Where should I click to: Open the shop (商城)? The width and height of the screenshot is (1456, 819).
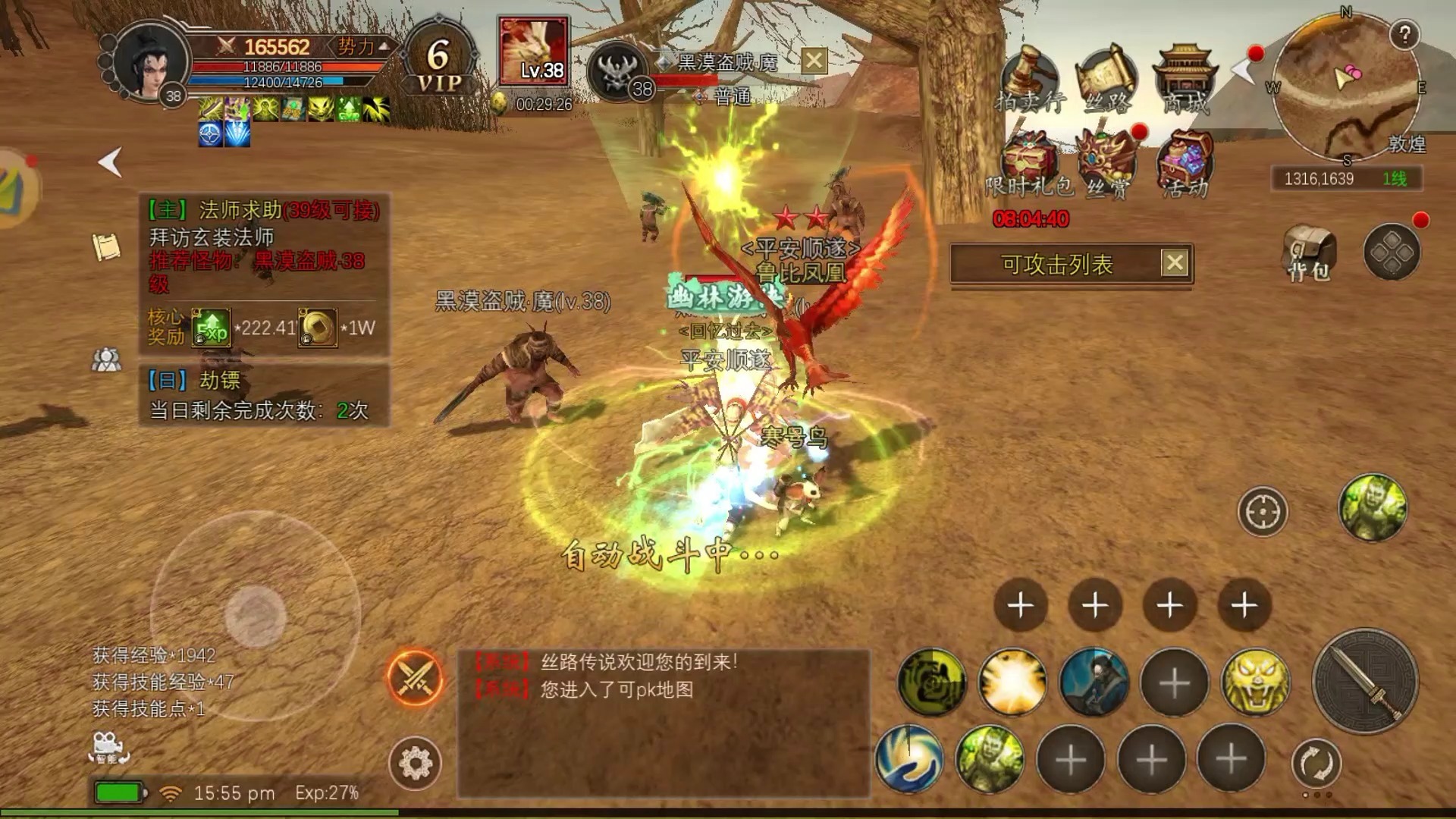pyautogui.click(x=1185, y=80)
